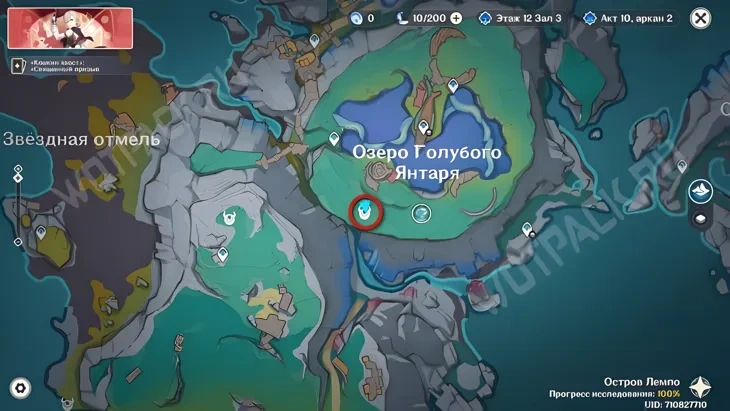The height and width of the screenshot is (411, 730).
Task: Toggle the mountain map-layer button
Action: click(x=701, y=190)
